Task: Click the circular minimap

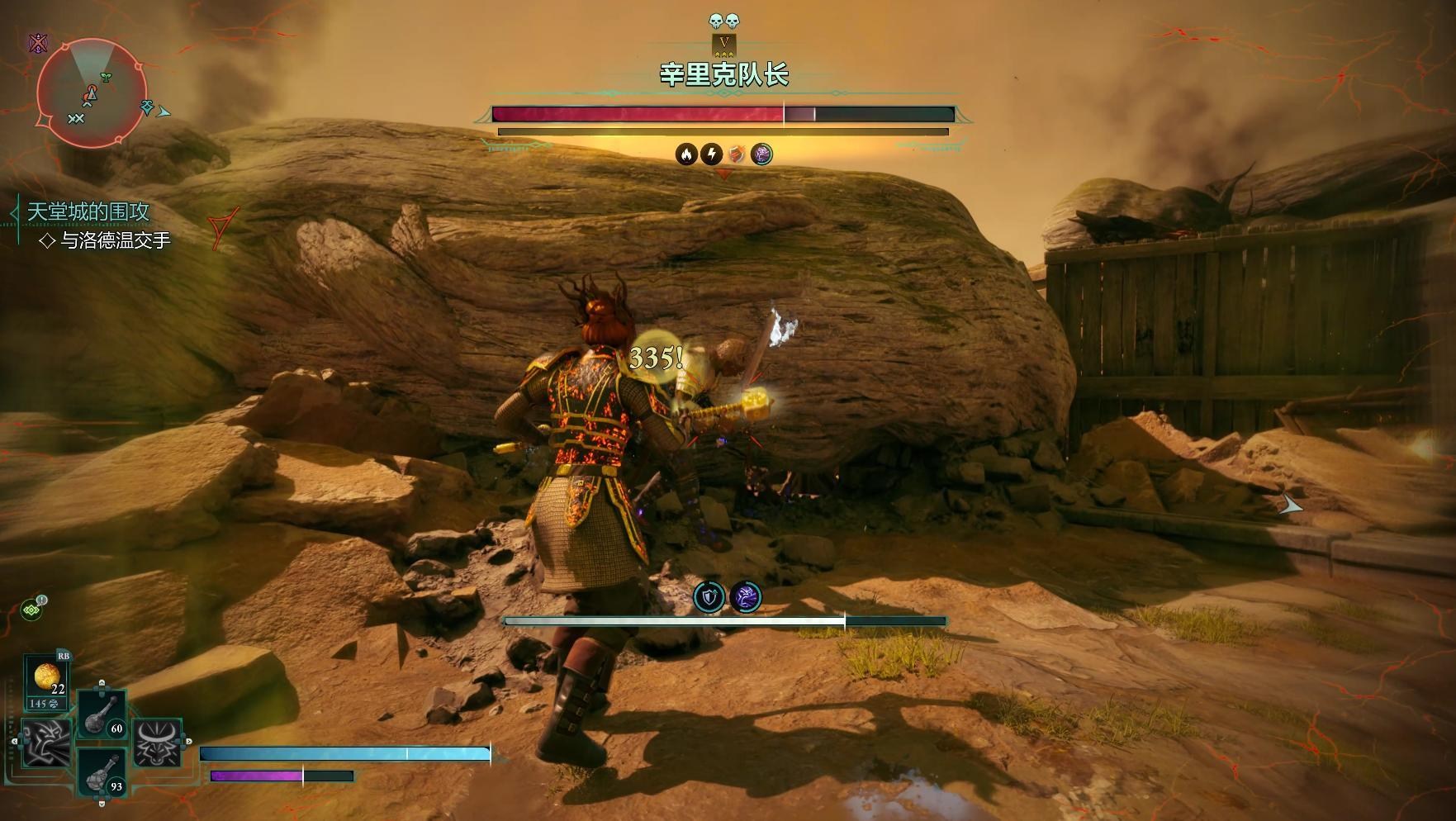Action: [91, 93]
